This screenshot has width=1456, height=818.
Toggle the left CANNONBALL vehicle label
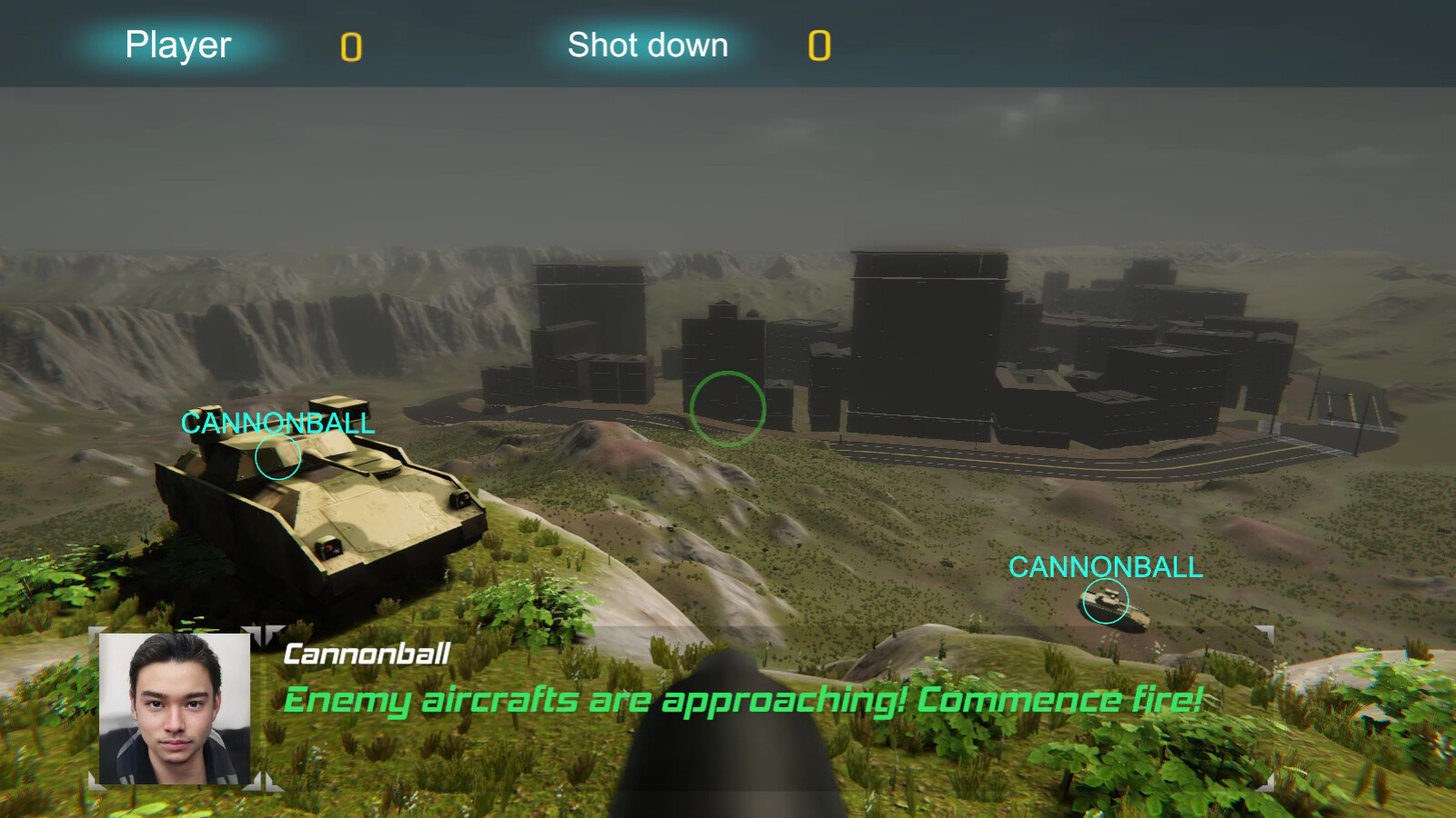click(277, 422)
